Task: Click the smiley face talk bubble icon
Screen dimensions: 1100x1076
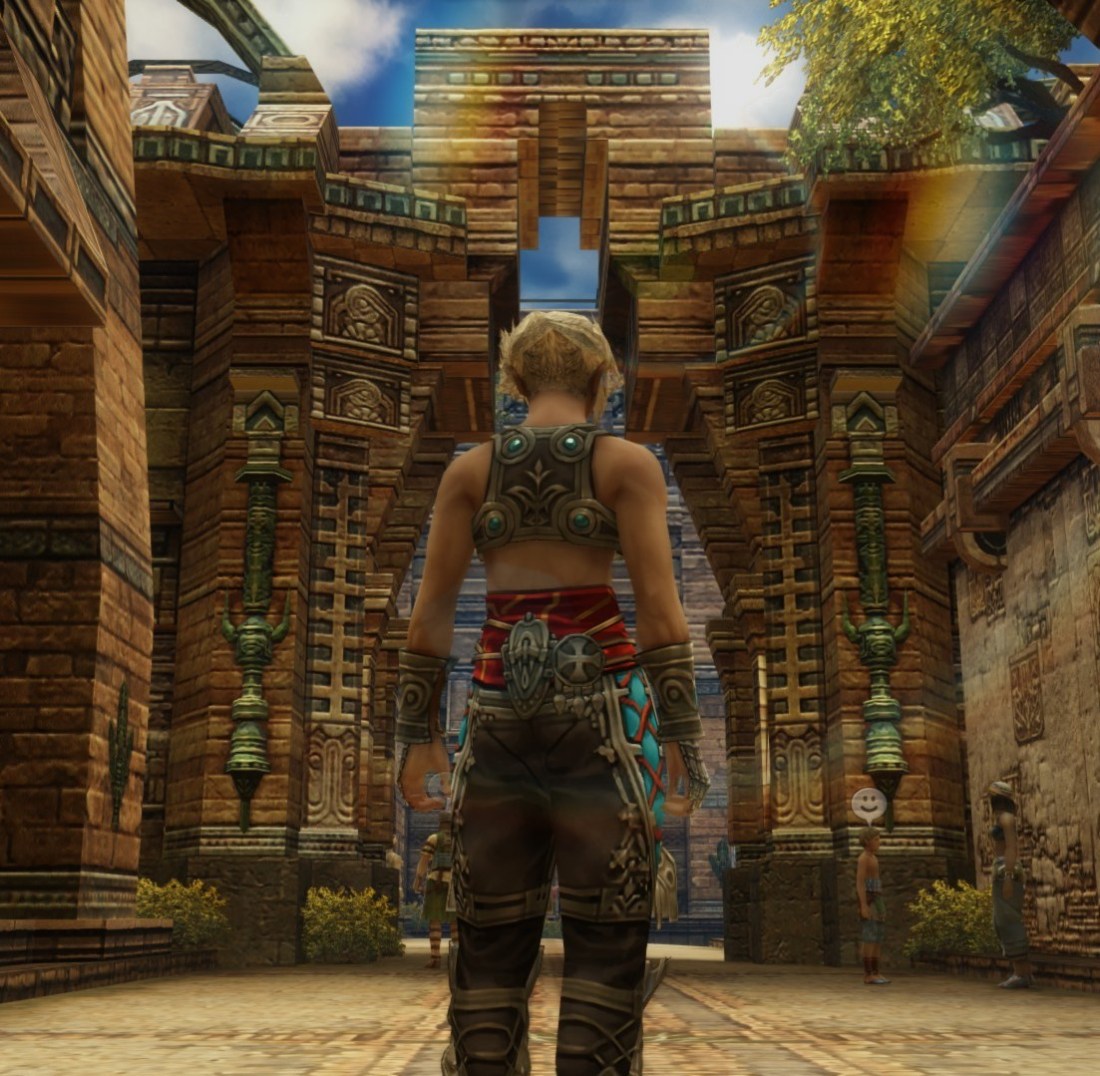Action: 868,802
